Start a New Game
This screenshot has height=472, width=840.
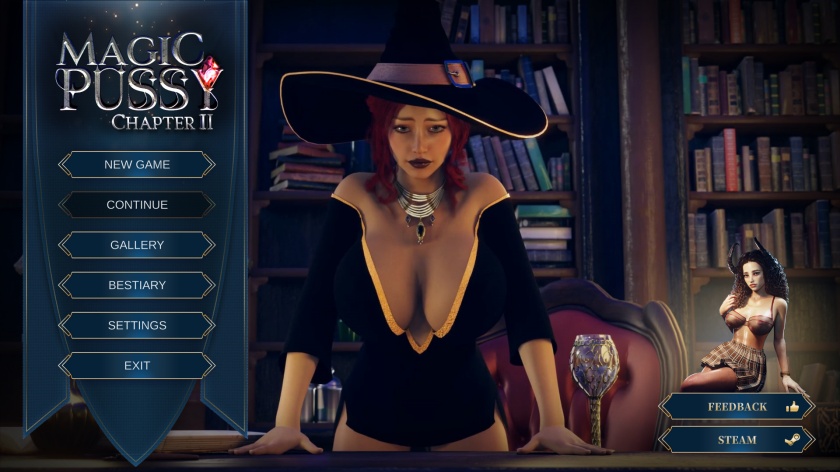(x=137, y=164)
